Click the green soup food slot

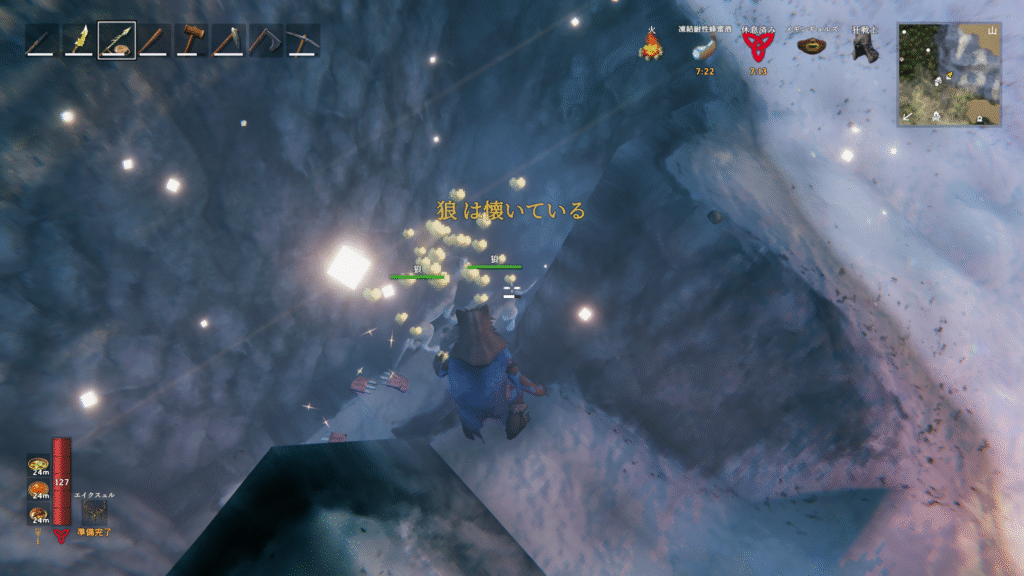38,466
